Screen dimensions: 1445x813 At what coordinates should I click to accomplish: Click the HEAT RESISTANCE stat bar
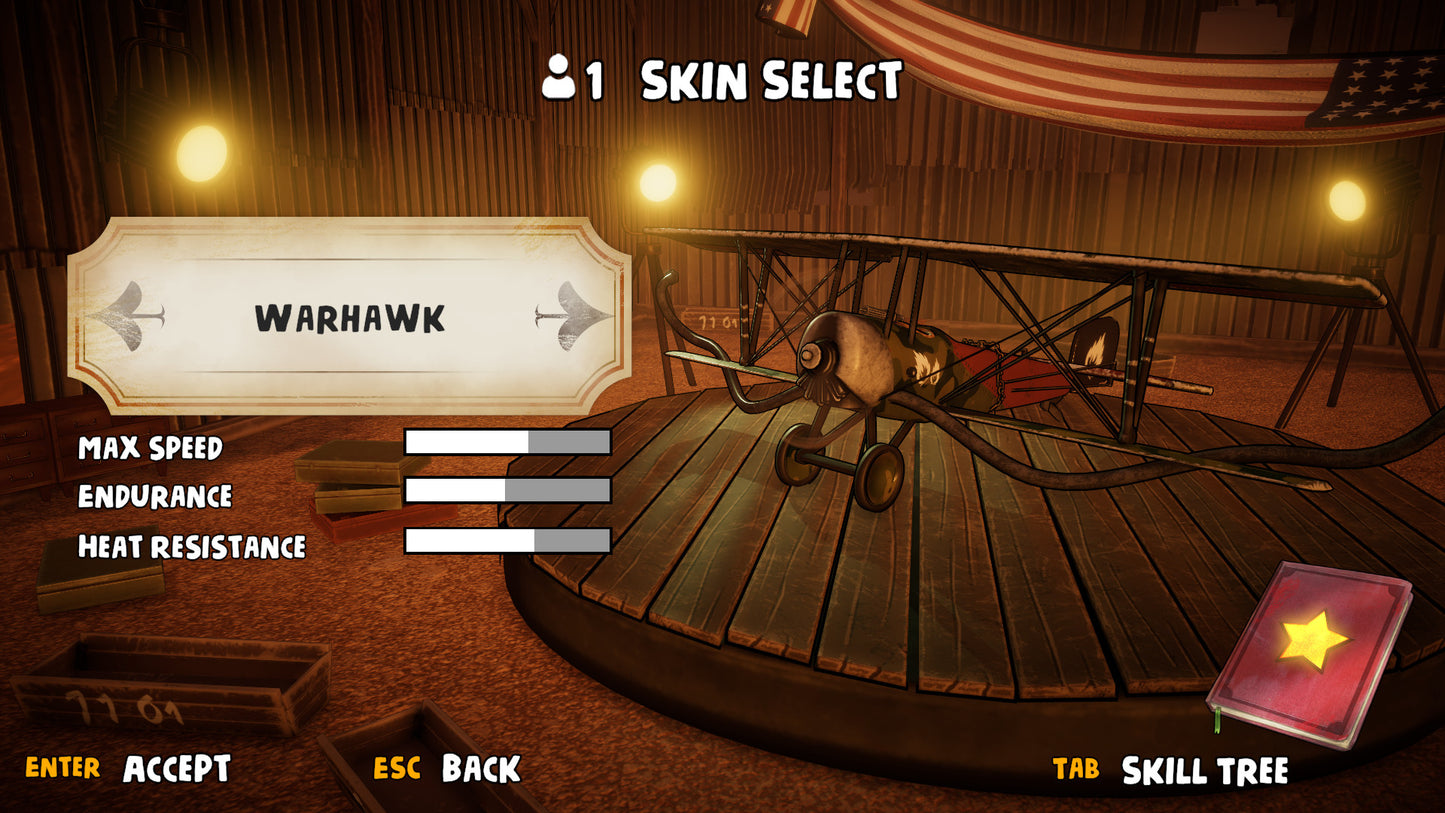(x=506, y=540)
